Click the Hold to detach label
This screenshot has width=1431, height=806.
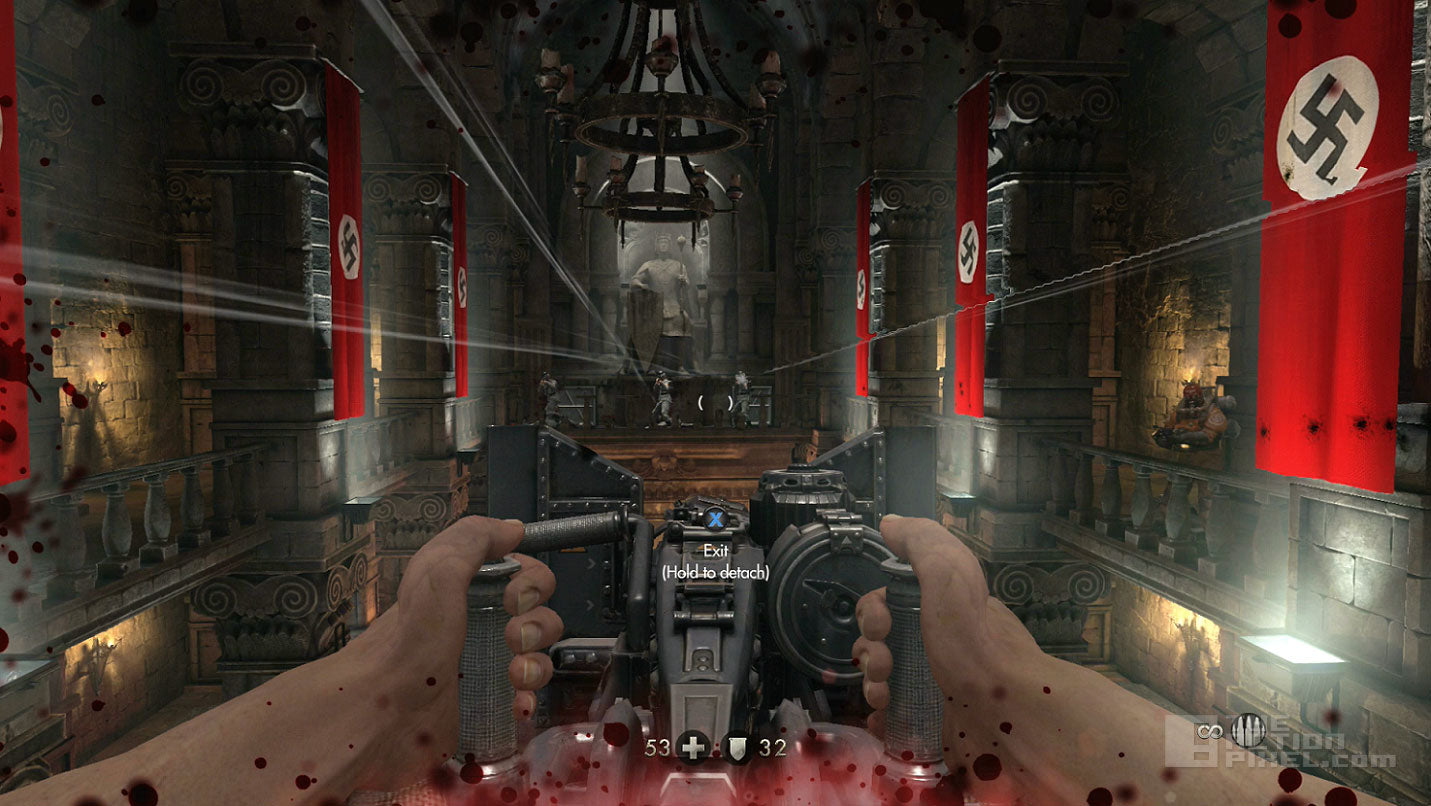(x=716, y=570)
